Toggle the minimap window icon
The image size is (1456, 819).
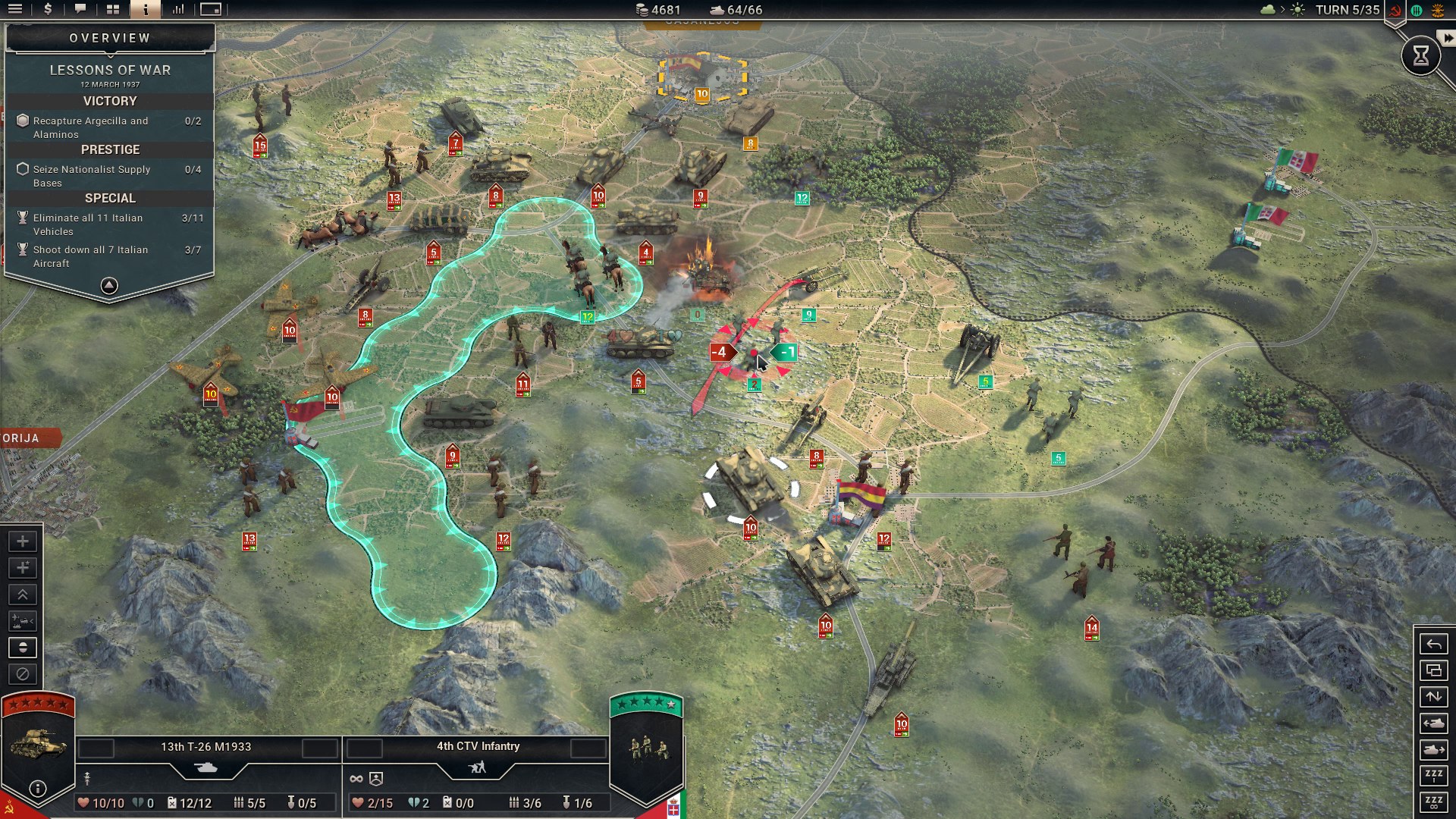point(211,9)
